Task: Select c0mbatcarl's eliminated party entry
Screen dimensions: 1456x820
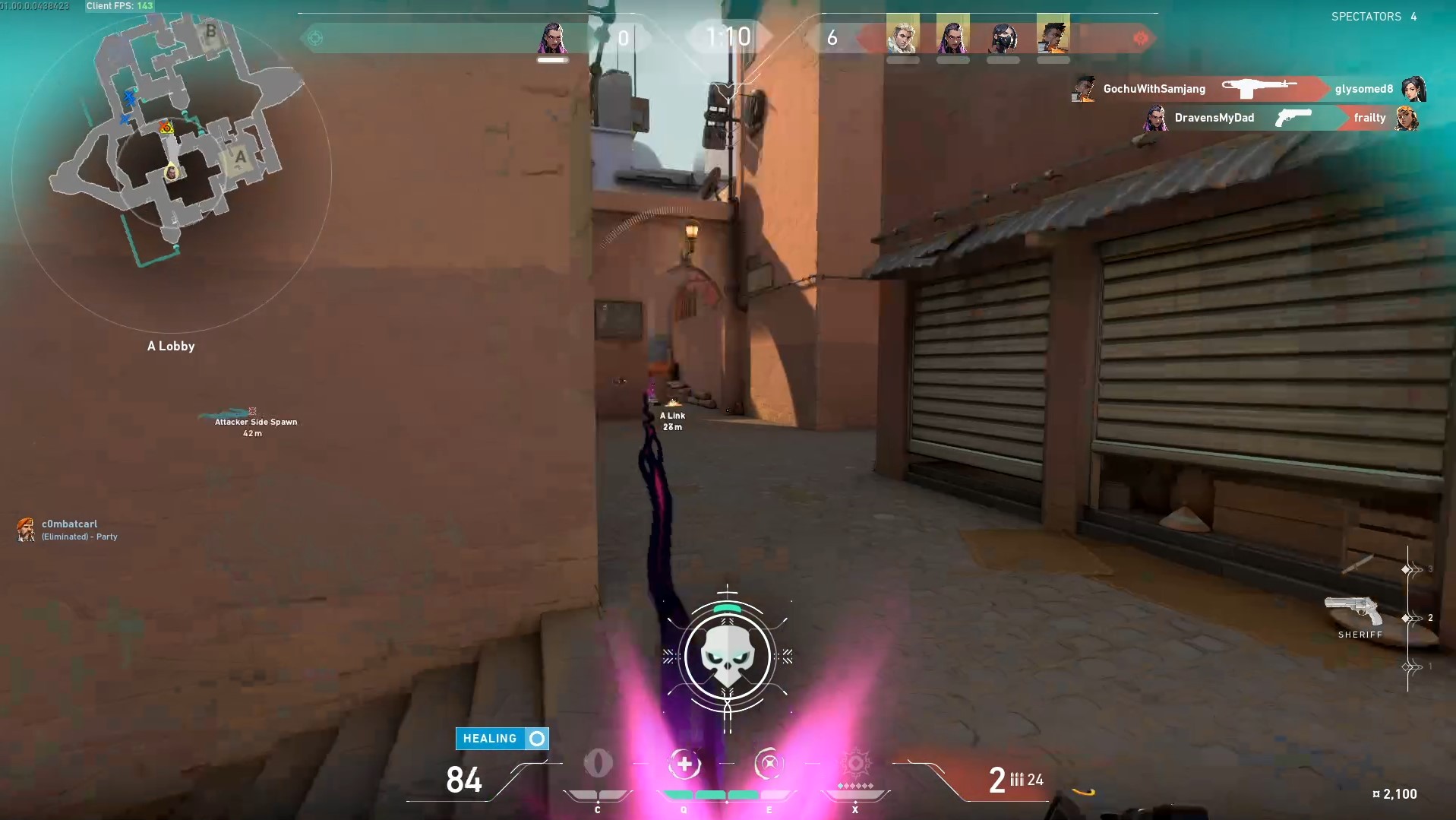Action: click(x=67, y=530)
